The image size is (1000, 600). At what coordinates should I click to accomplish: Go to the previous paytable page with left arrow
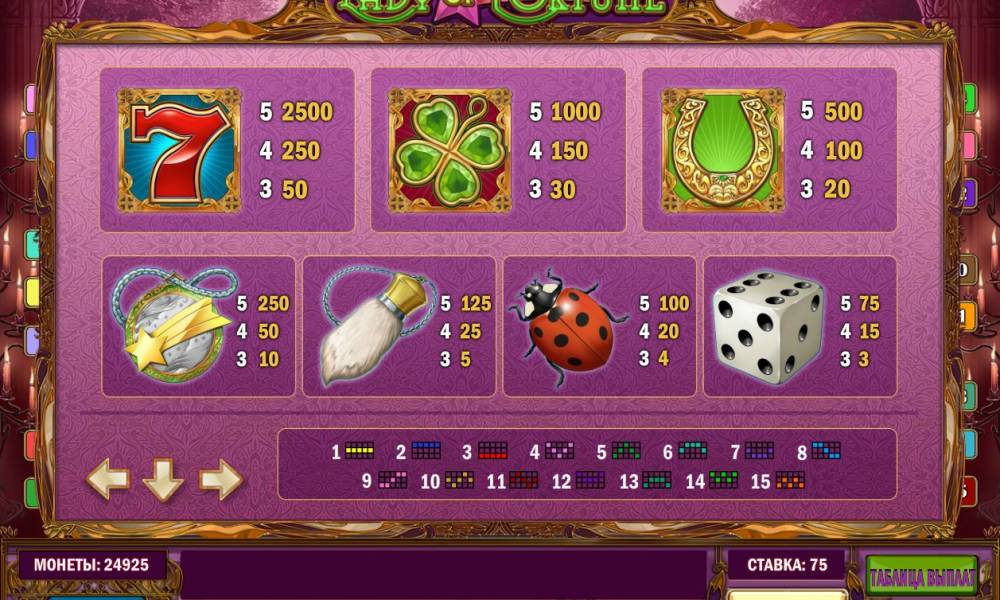[108, 480]
